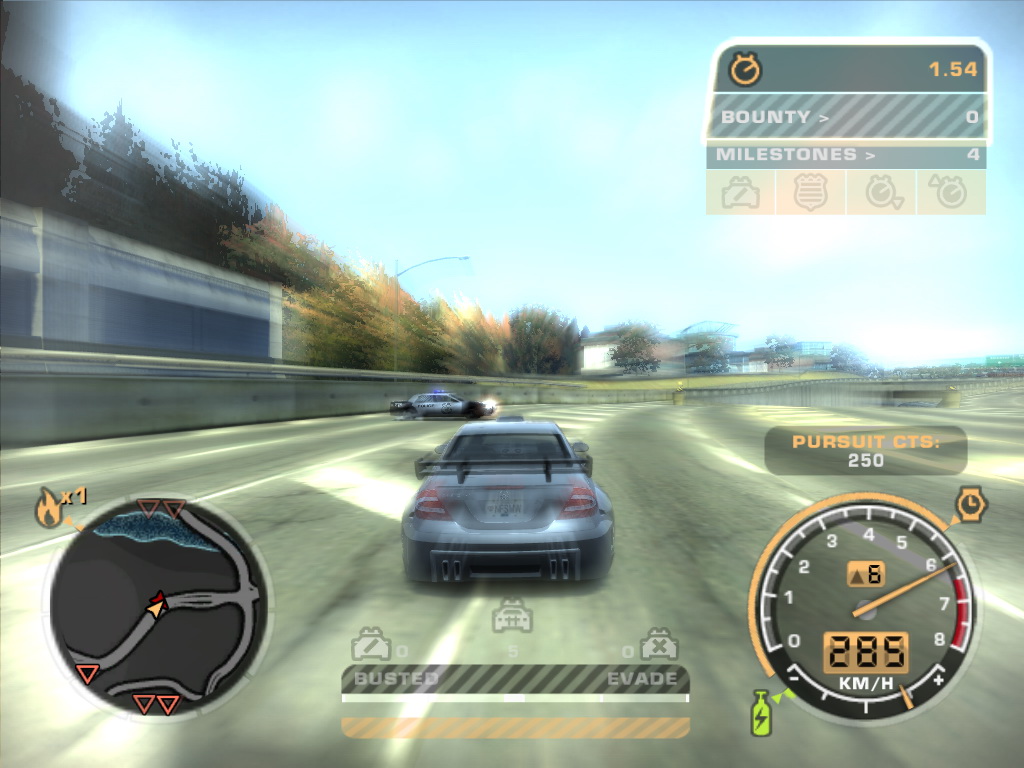Choose the damaged car milestone icon
Screen dimensions: 1024x768
740,193
